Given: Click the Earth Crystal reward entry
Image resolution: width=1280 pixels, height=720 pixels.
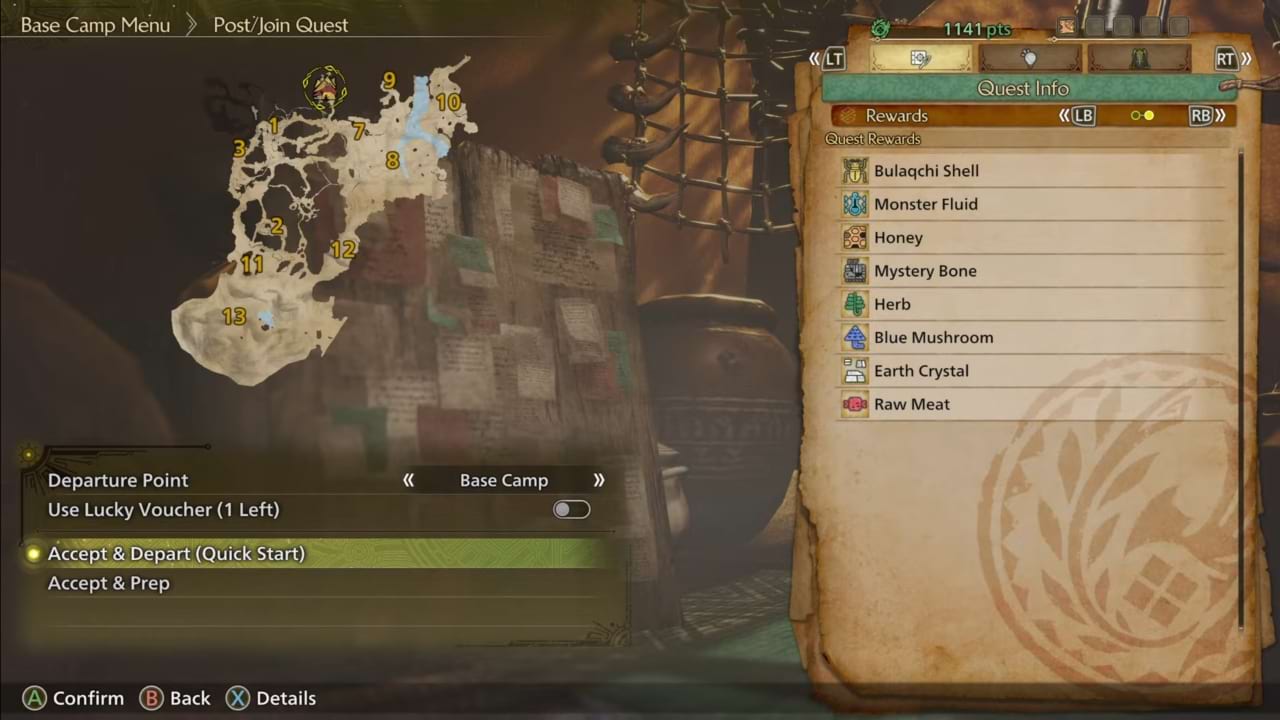Looking at the screenshot, I should (x=921, y=371).
